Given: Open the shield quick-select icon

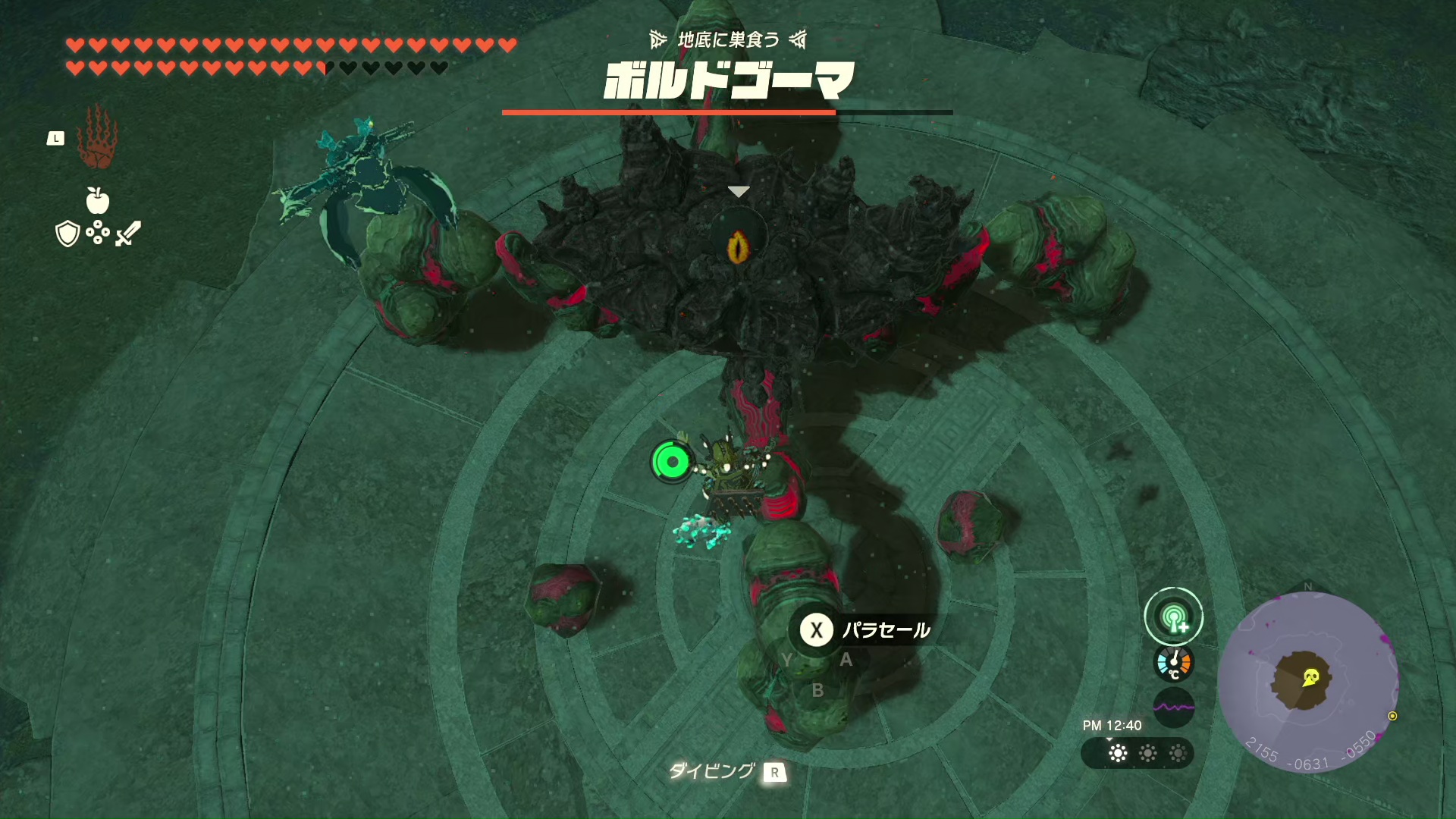Looking at the screenshot, I should 67,234.
